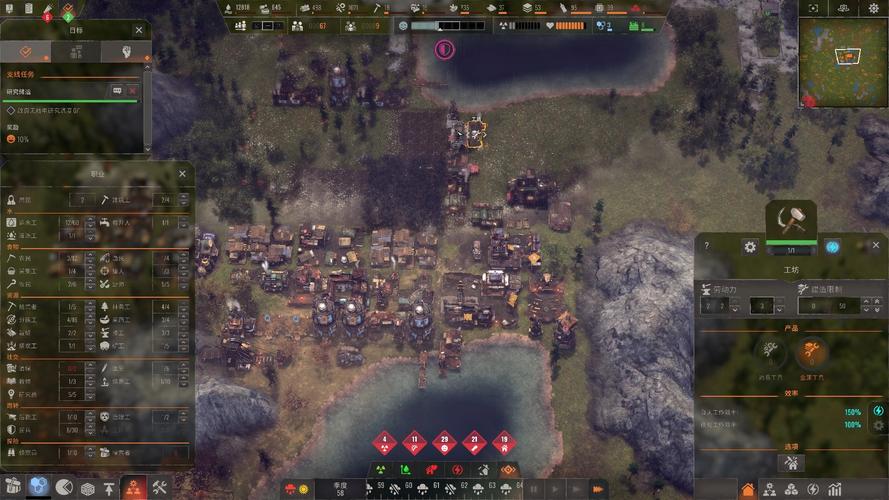Click the red radiation warning diamond
Image resolution: width=889 pixels, height=500 pixels.
click(385, 441)
